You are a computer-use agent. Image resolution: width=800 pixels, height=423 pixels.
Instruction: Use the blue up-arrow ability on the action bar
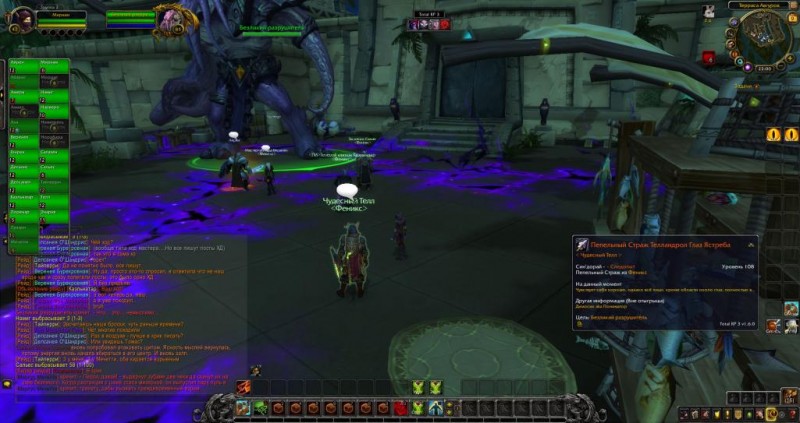[434, 407]
